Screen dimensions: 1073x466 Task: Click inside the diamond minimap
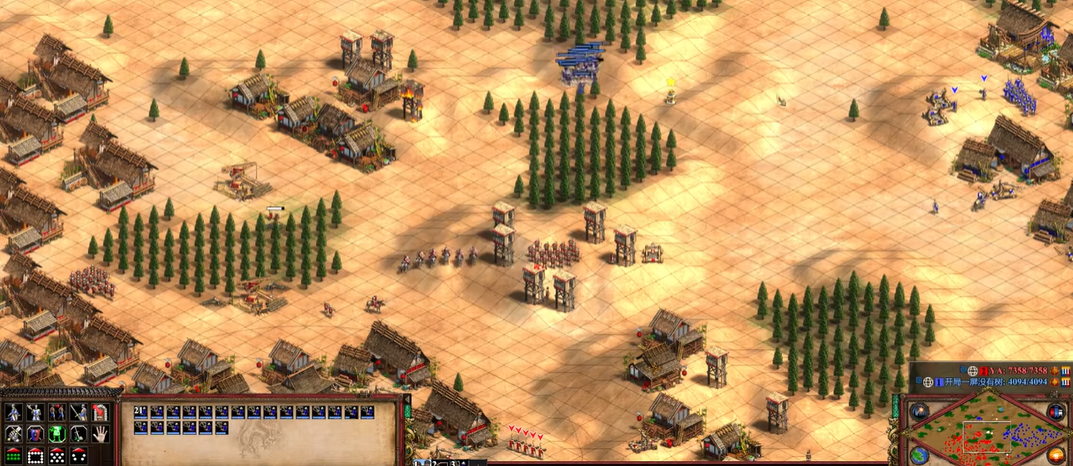tap(987, 435)
